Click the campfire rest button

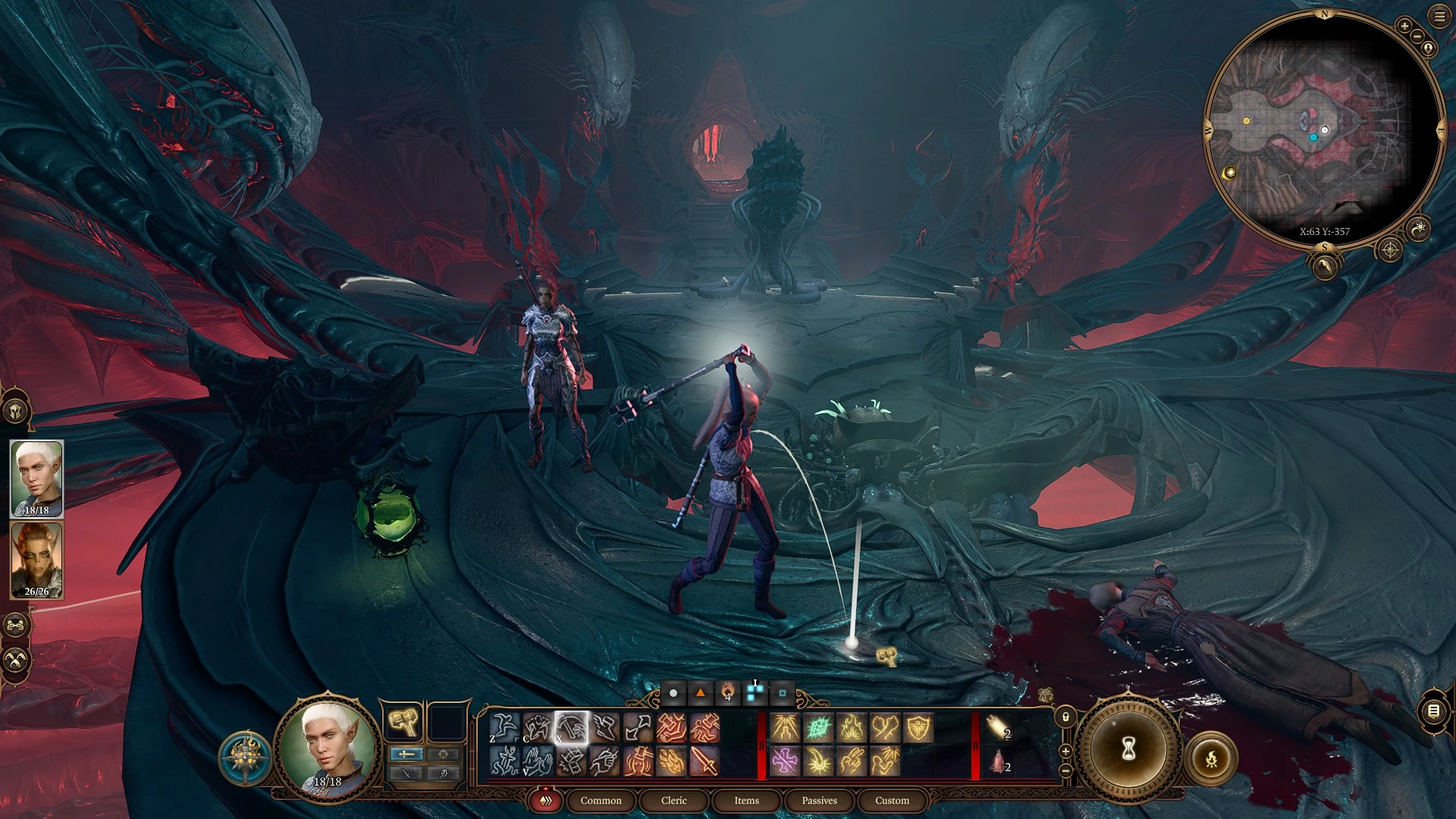(x=1211, y=758)
